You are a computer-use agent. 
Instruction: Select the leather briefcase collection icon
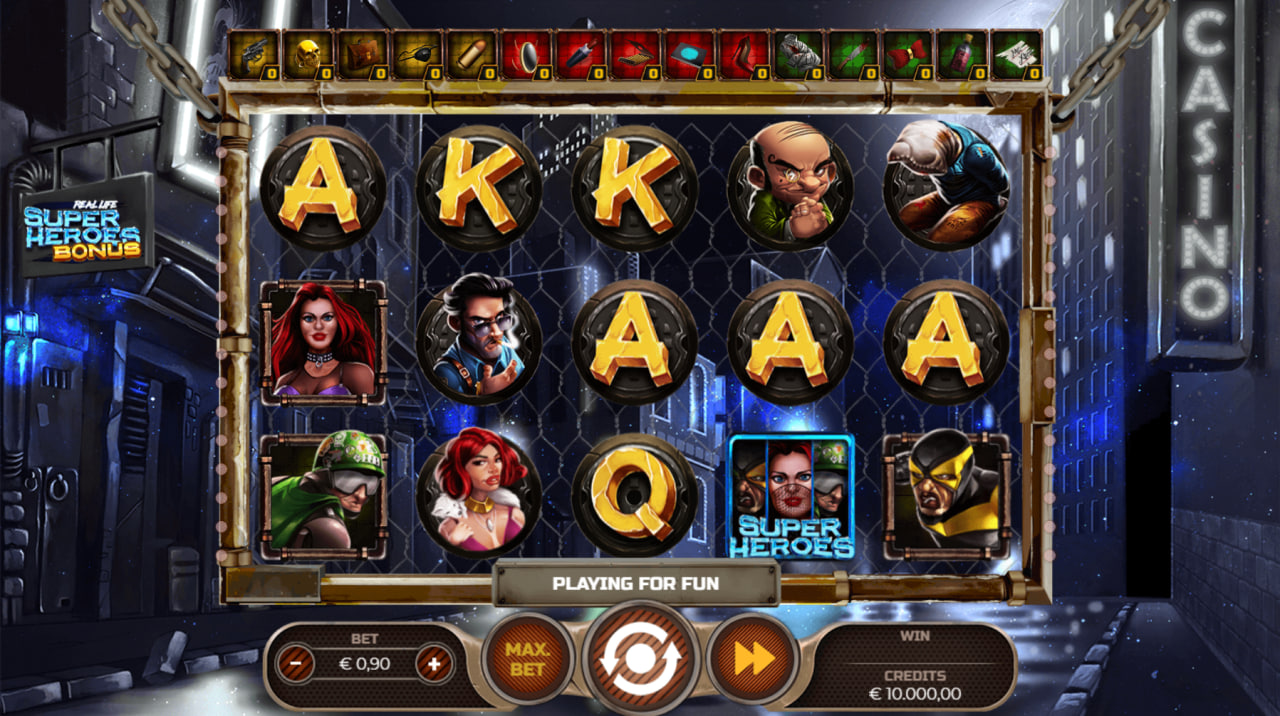362,54
